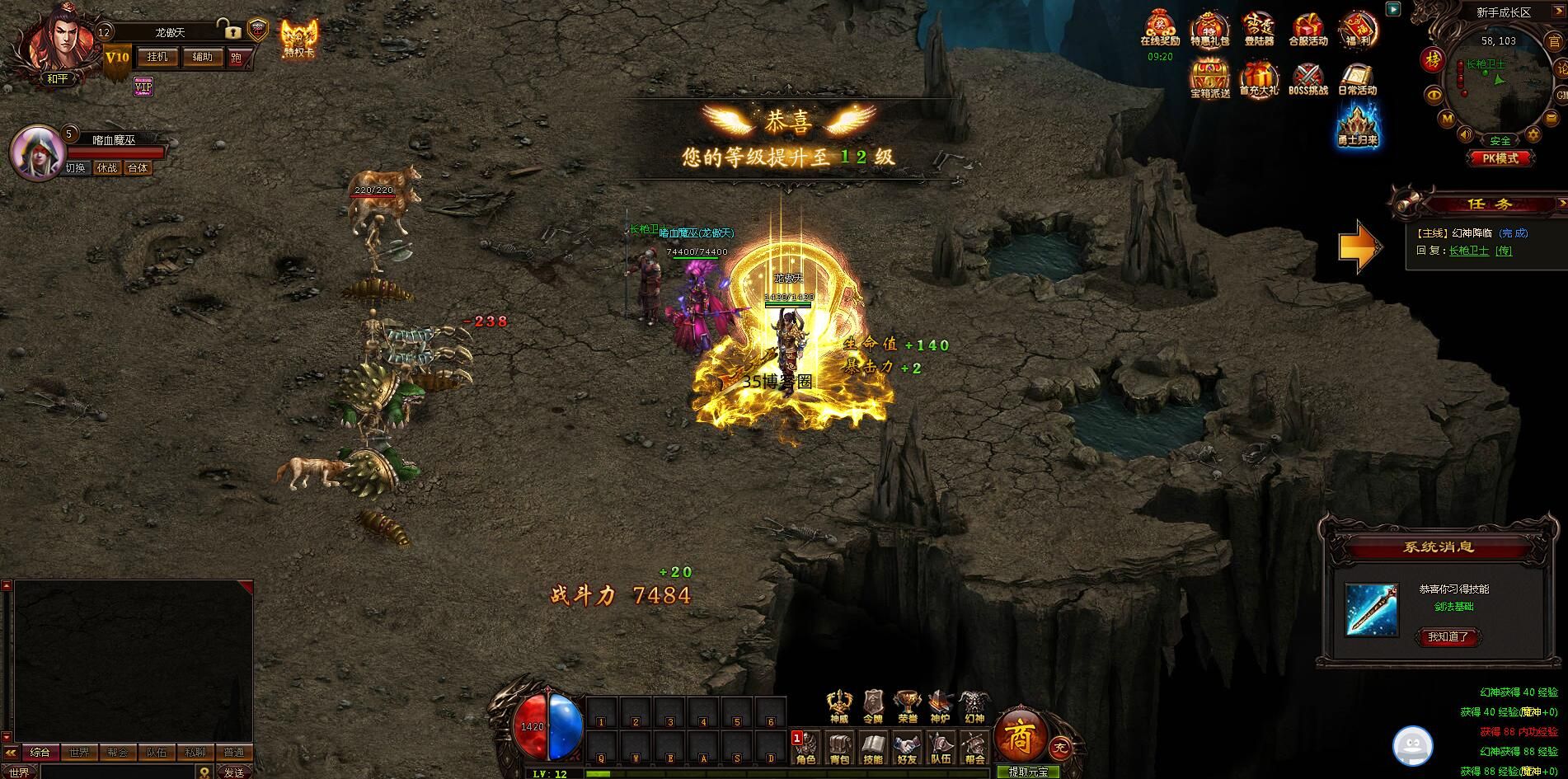This screenshot has width=1568, height=779.
Task: Open the 特权卡 privilege card icon
Action: point(298,39)
